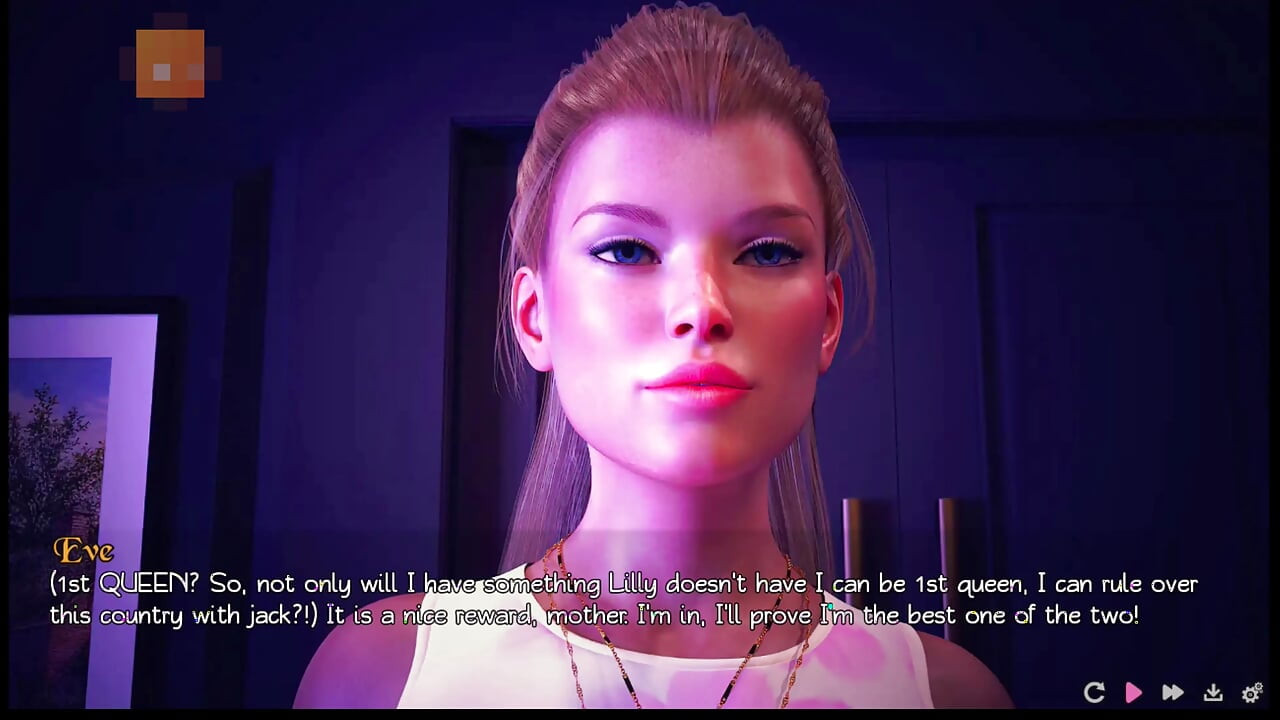Click the circular rewind arrow icon
Image resolution: width=1280 pixels, height=720 pixels.
pos(1096,691)
